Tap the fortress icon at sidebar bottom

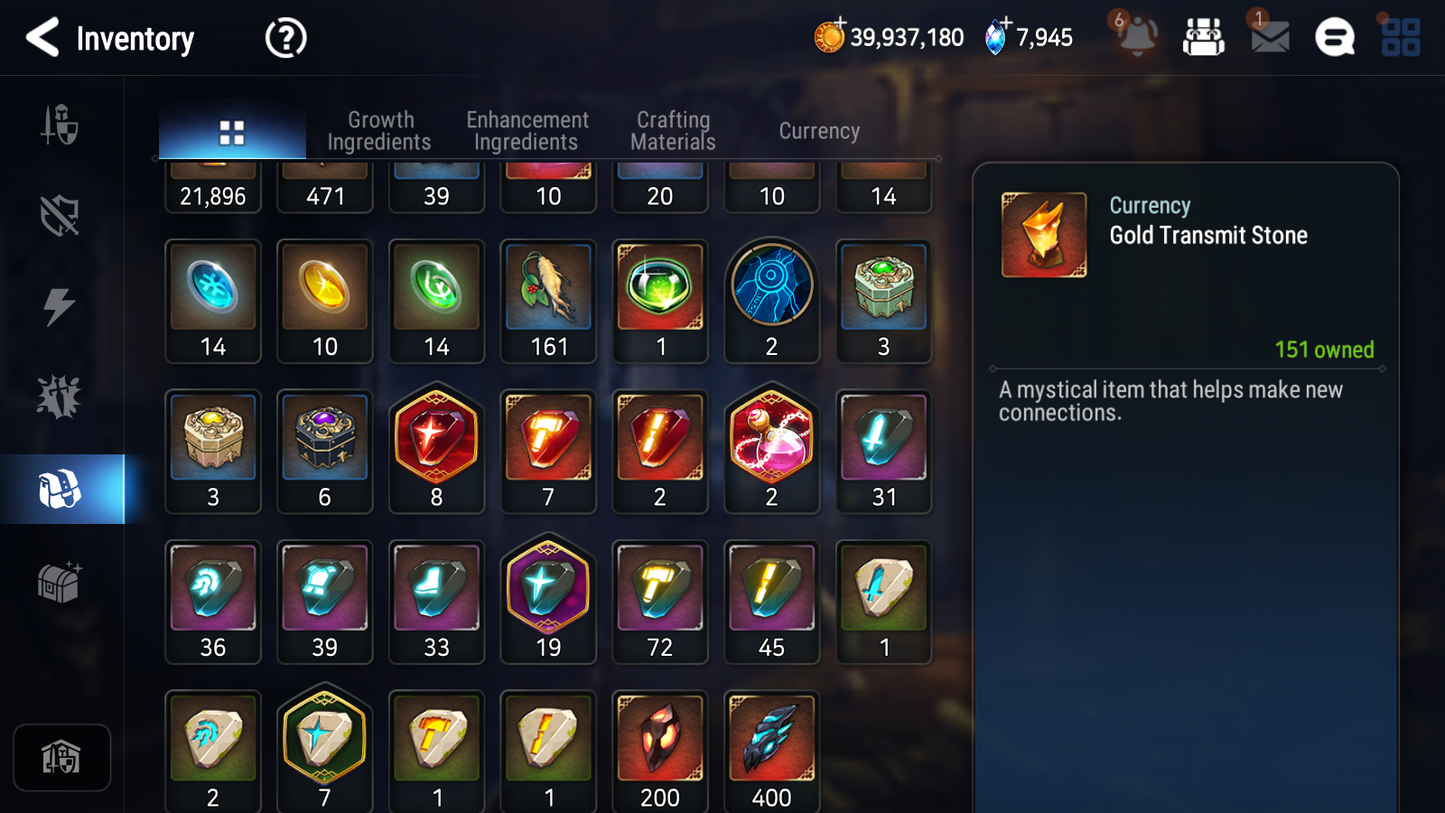pos(62,757)
